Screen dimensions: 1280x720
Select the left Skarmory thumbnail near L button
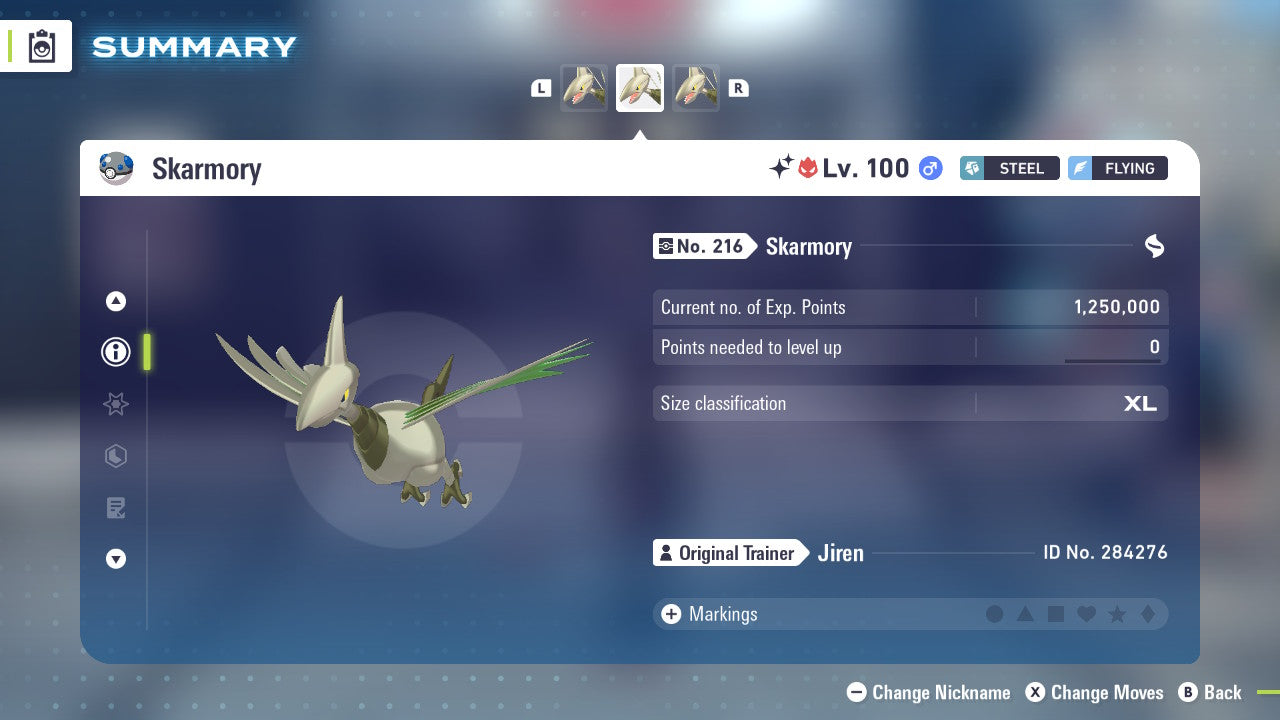pos(584,87)
